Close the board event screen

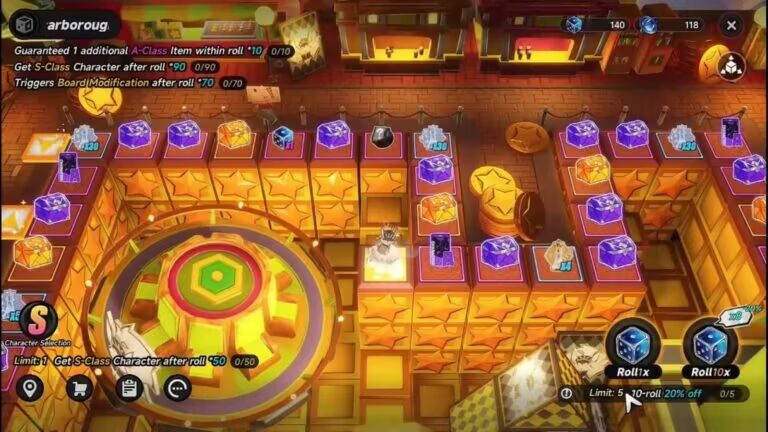(732, 25)
